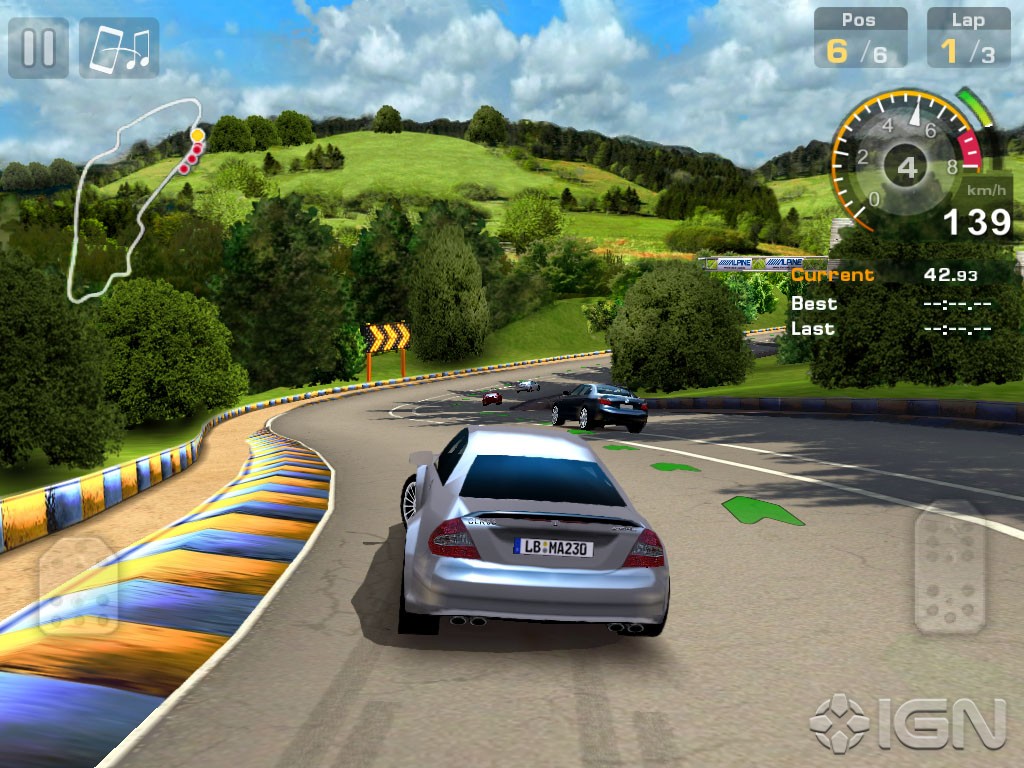Pause the race
Image resolution: width=1024 pixels, height=768 pixels.
(x=38, y=47)
